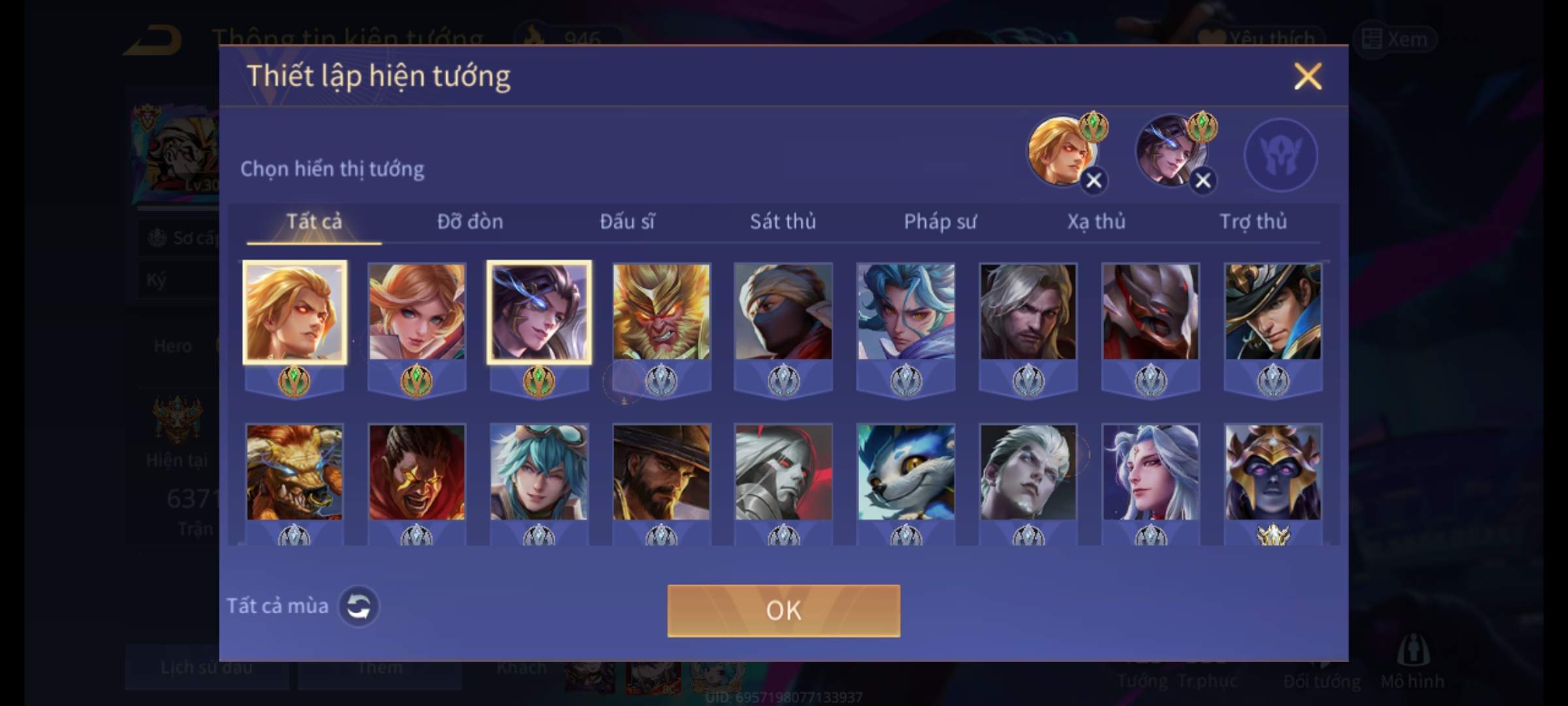Pick the purple-skinned gold-helmet hero portrait

[1273, 472]
